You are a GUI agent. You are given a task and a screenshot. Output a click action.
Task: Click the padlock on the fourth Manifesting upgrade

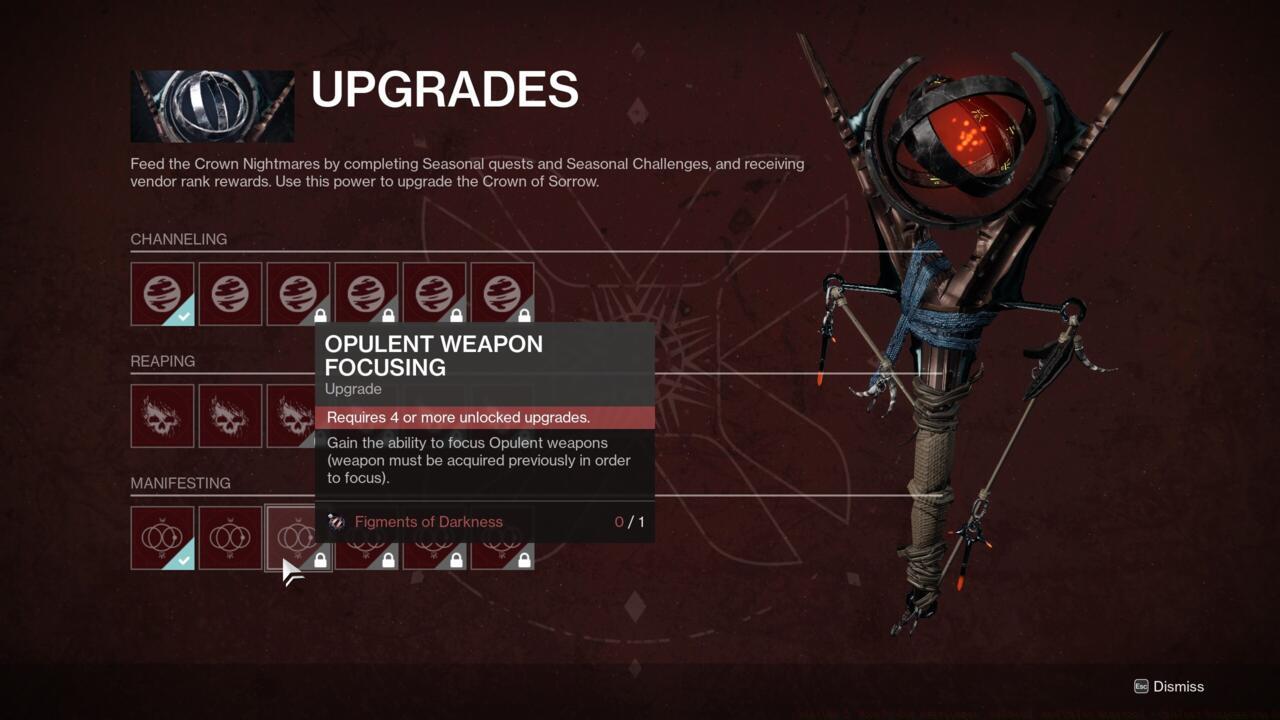(387, 561)
